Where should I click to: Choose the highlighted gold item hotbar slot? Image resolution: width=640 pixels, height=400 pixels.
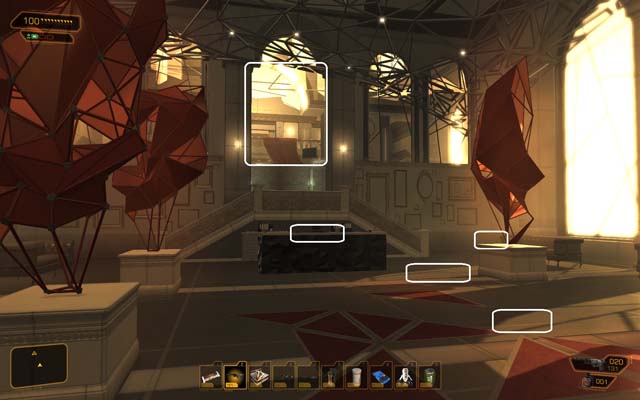point(235,376)
